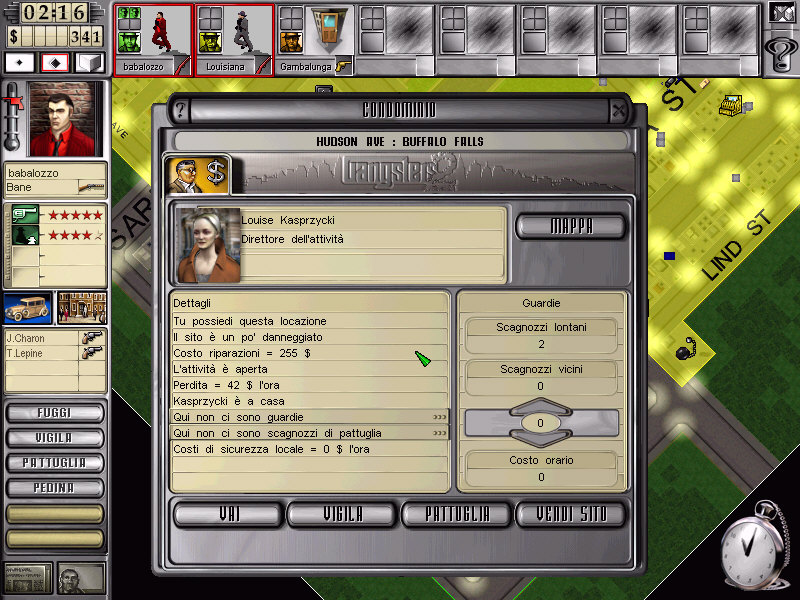The height and width of the screenshot is (600, 800).
Task: Close the Condominio window
Action: (x=619, y=109)
